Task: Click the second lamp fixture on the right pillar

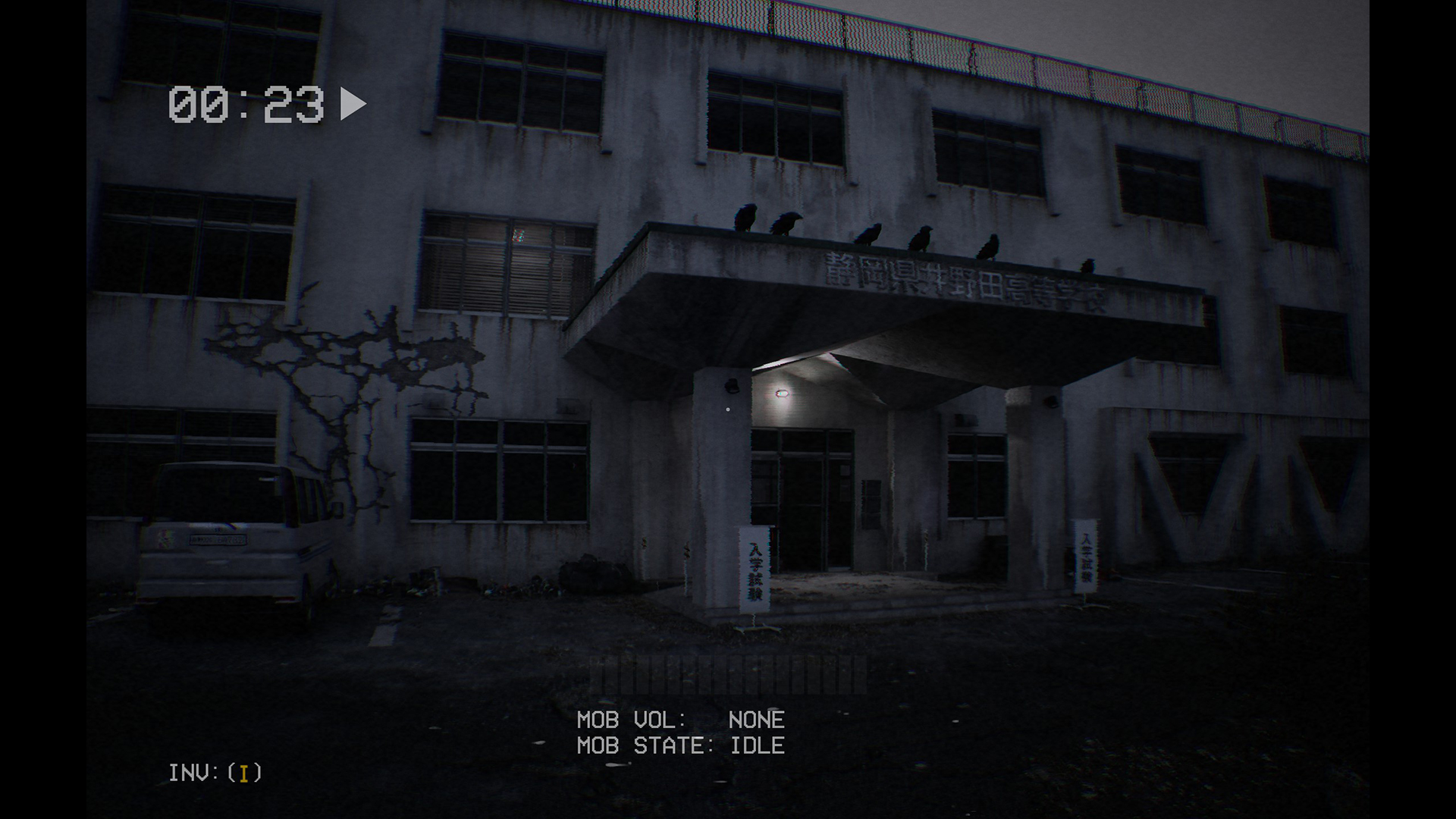Action: pyautogui.click(x=1050, y=402)
